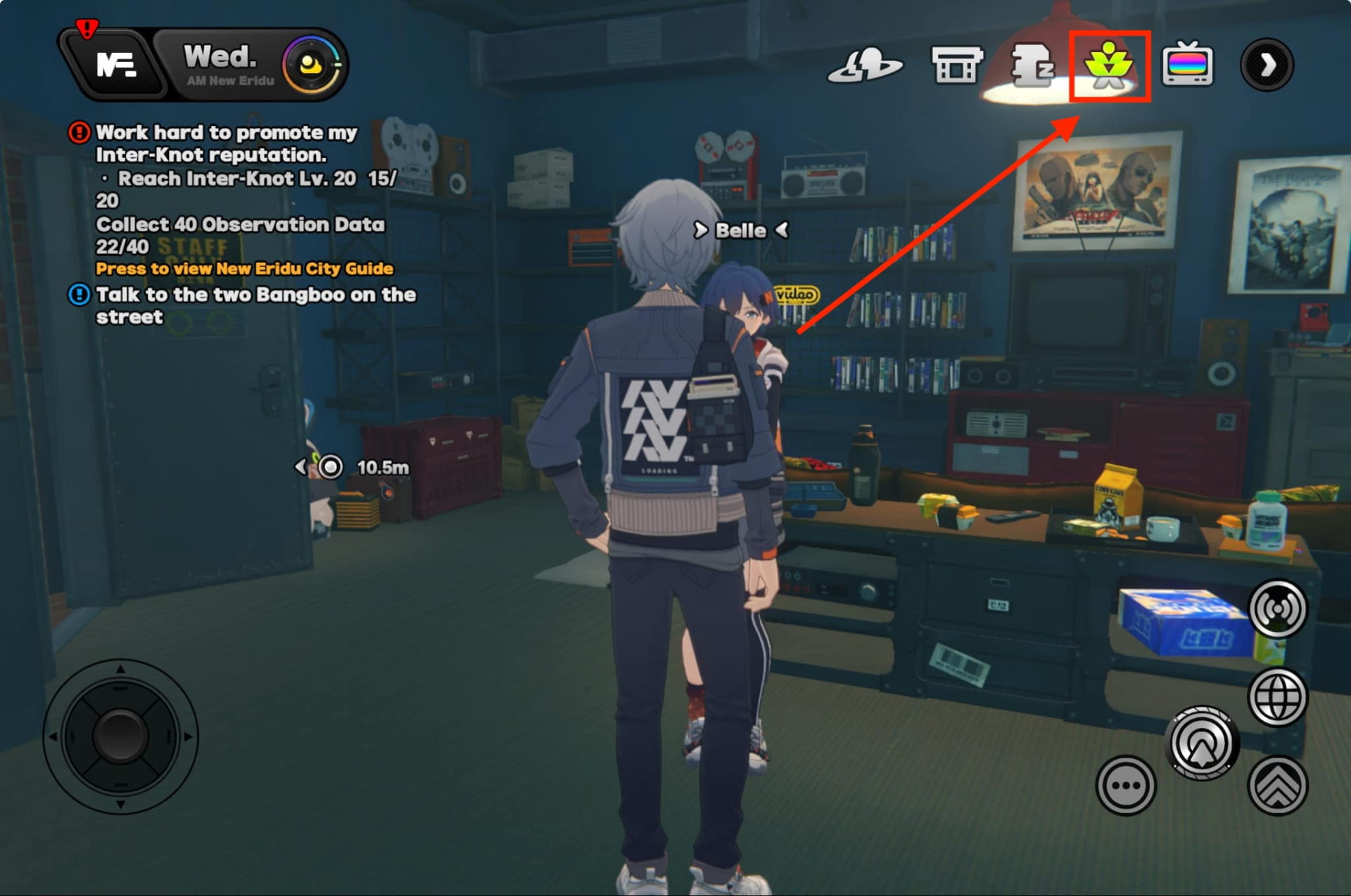Open the Inter-Knot reputation quest tracker
1351x896 pixels.
(226, 143)
